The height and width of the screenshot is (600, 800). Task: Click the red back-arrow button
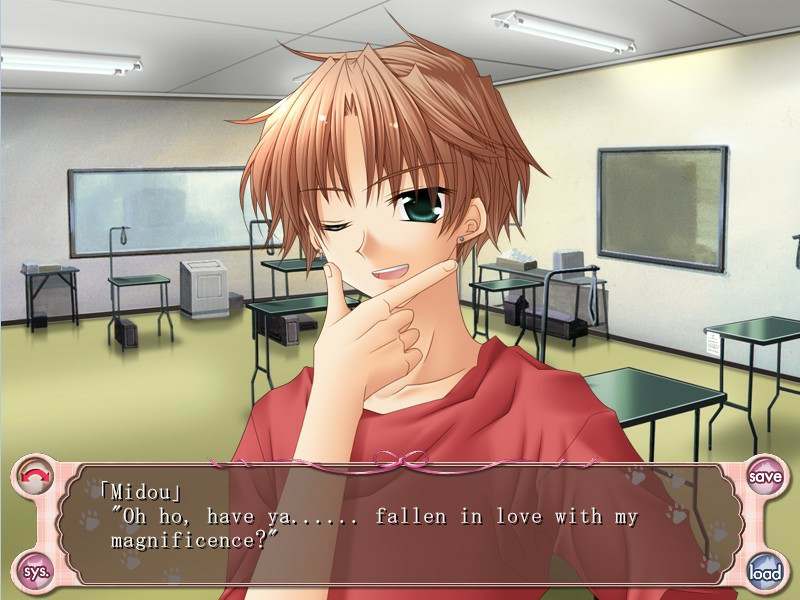pyautogui.click(x=34, y=475)
